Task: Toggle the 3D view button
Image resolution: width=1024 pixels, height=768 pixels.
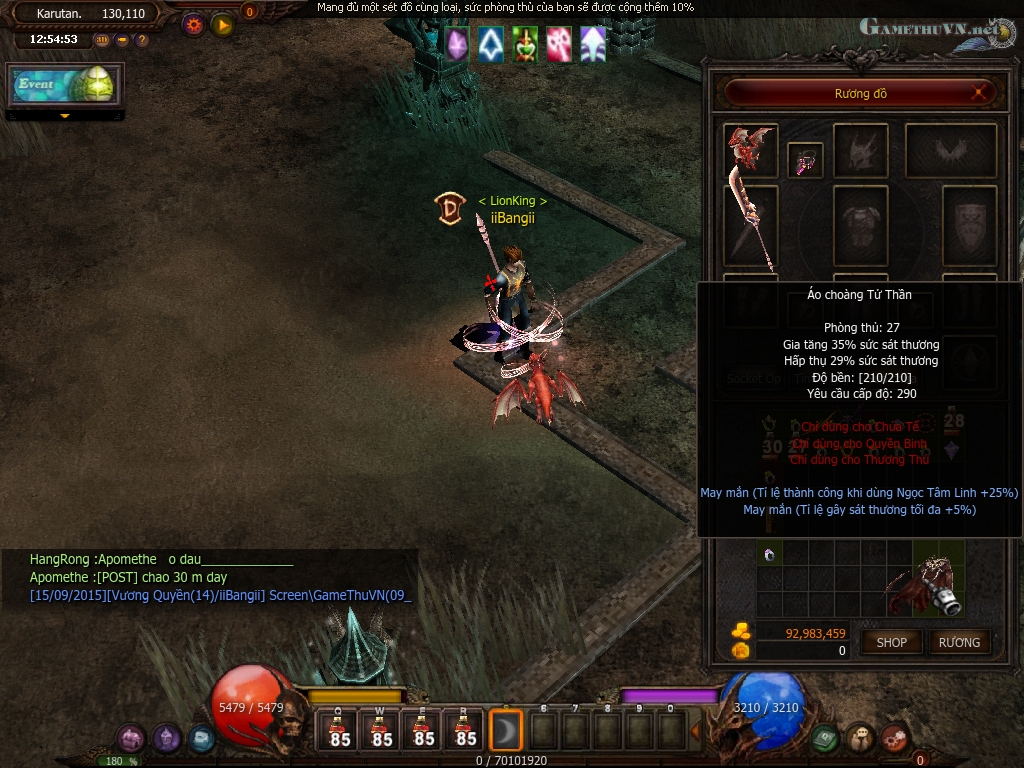Action: pos(103,40)
